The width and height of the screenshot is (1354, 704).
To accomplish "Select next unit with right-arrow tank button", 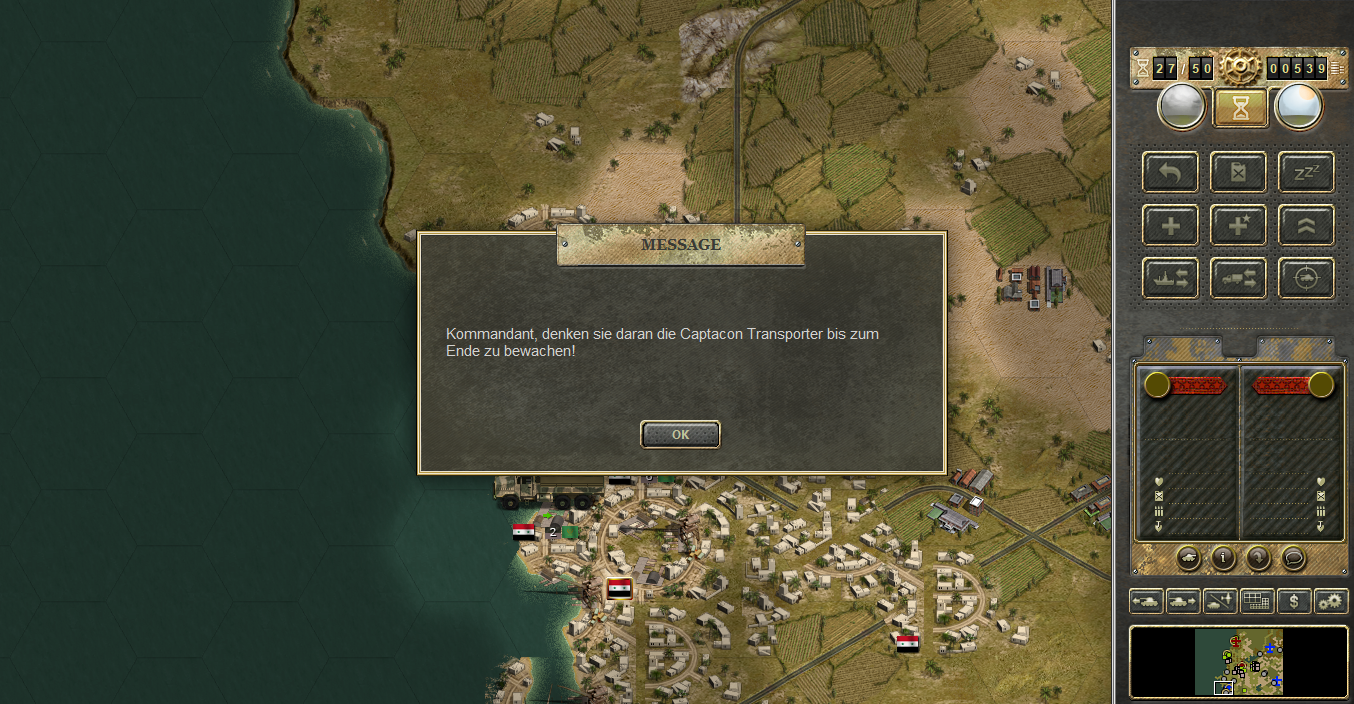I will coord(1183,601).
